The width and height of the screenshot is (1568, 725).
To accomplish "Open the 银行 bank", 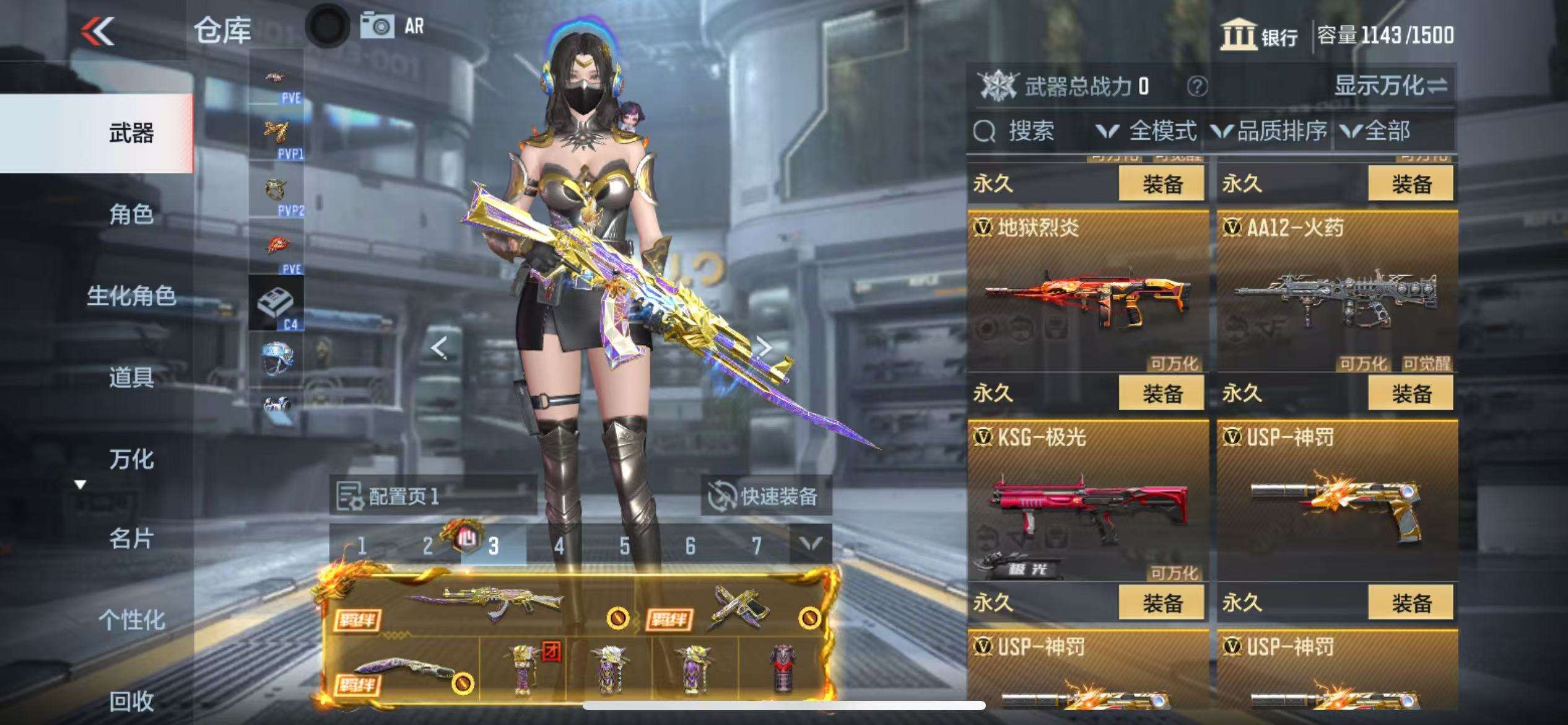I will 1259,35.
